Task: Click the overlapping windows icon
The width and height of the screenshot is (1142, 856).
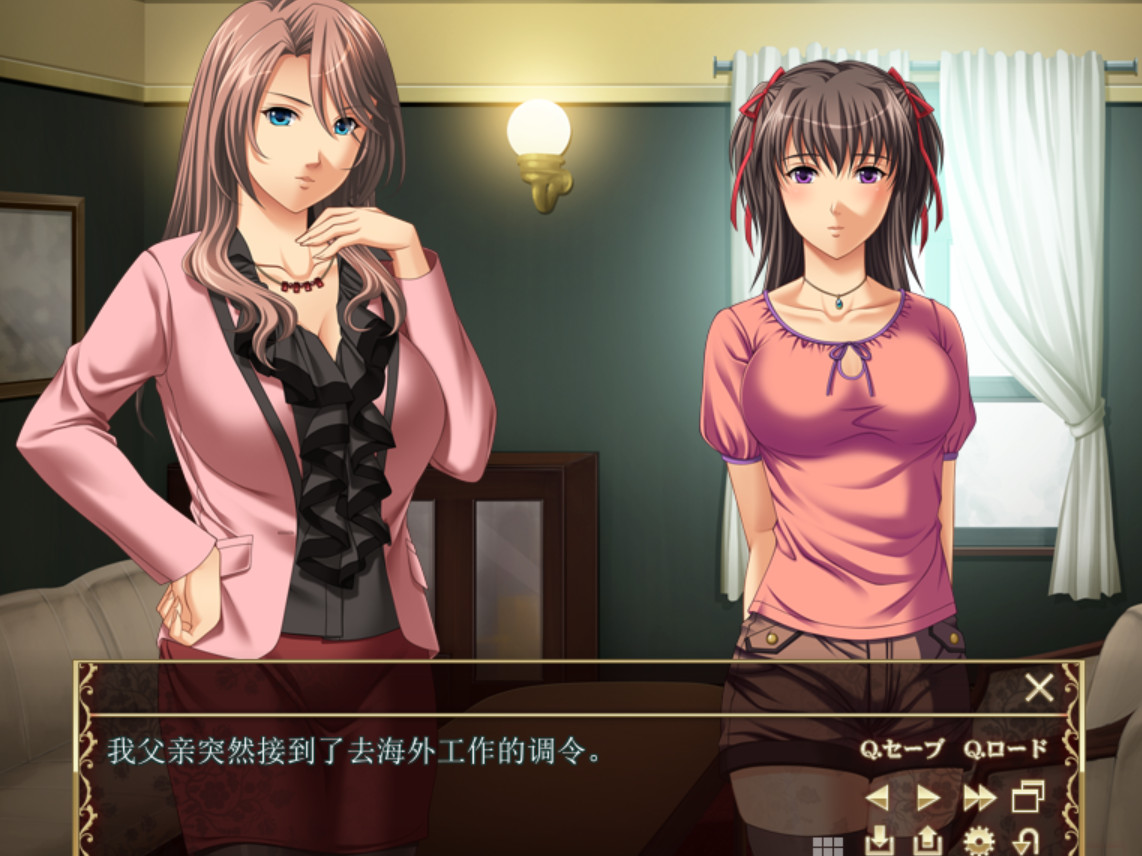Action: pos(1028,797)
